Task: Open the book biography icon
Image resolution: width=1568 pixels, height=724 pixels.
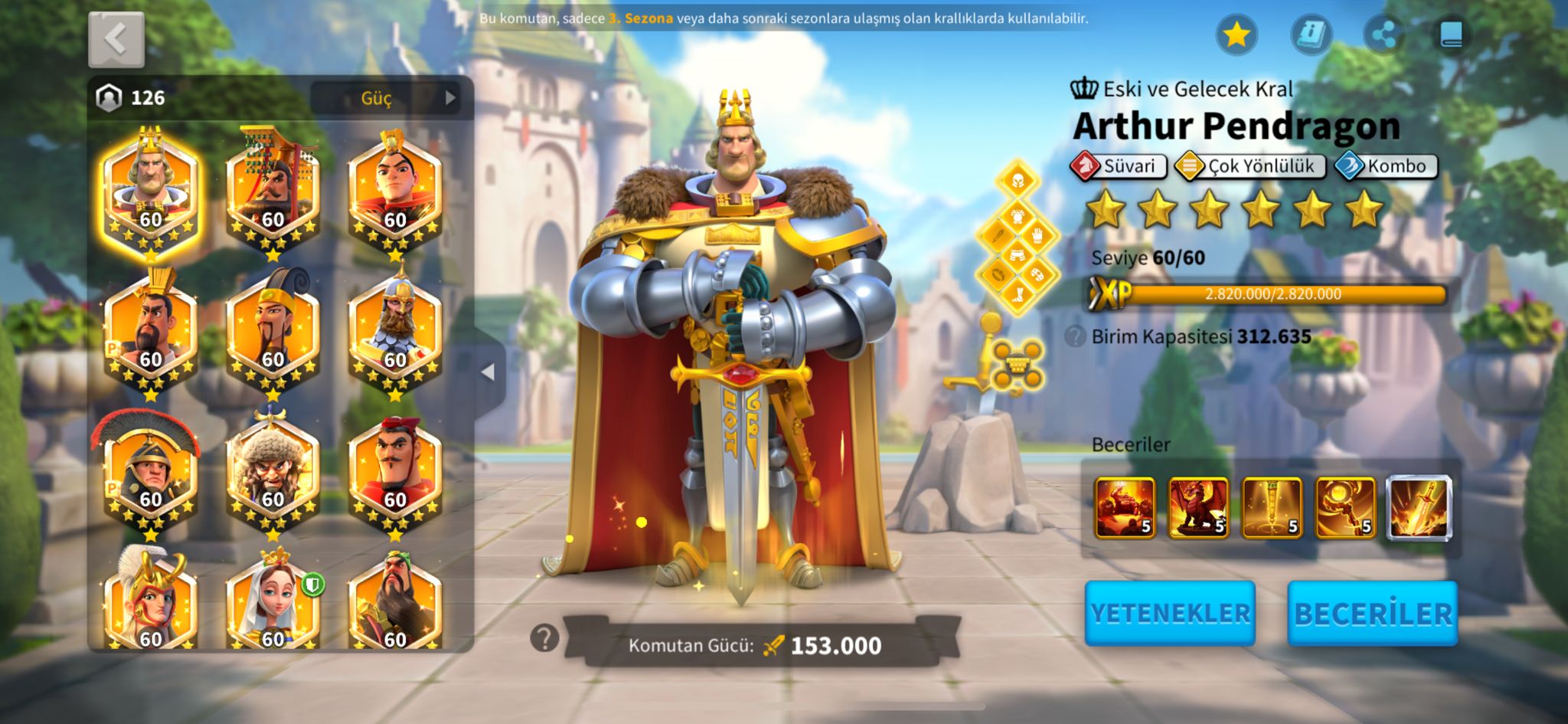Action: (1452, 34)
